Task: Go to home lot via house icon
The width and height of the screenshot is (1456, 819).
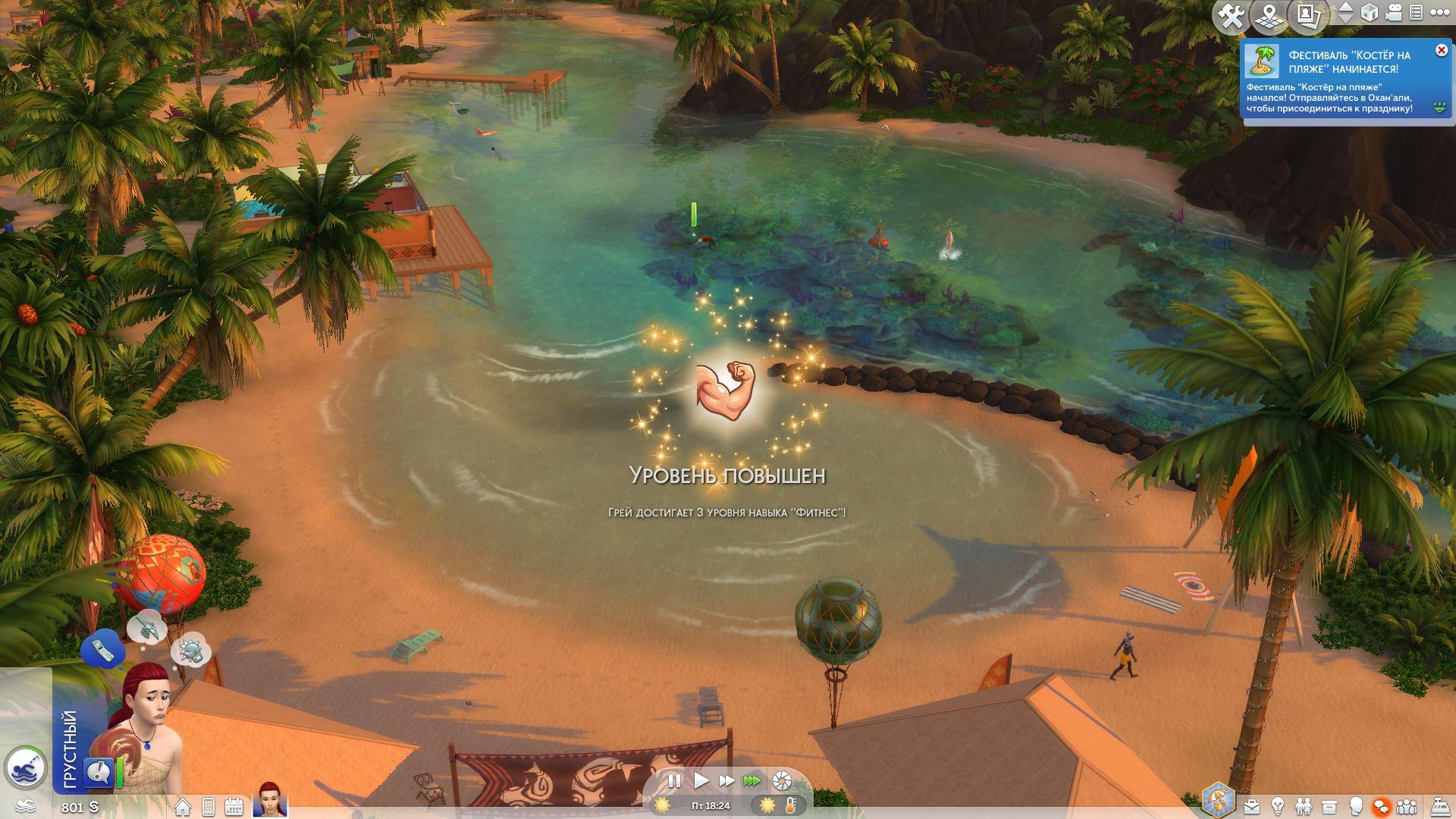Action: [x=183, y=807]
